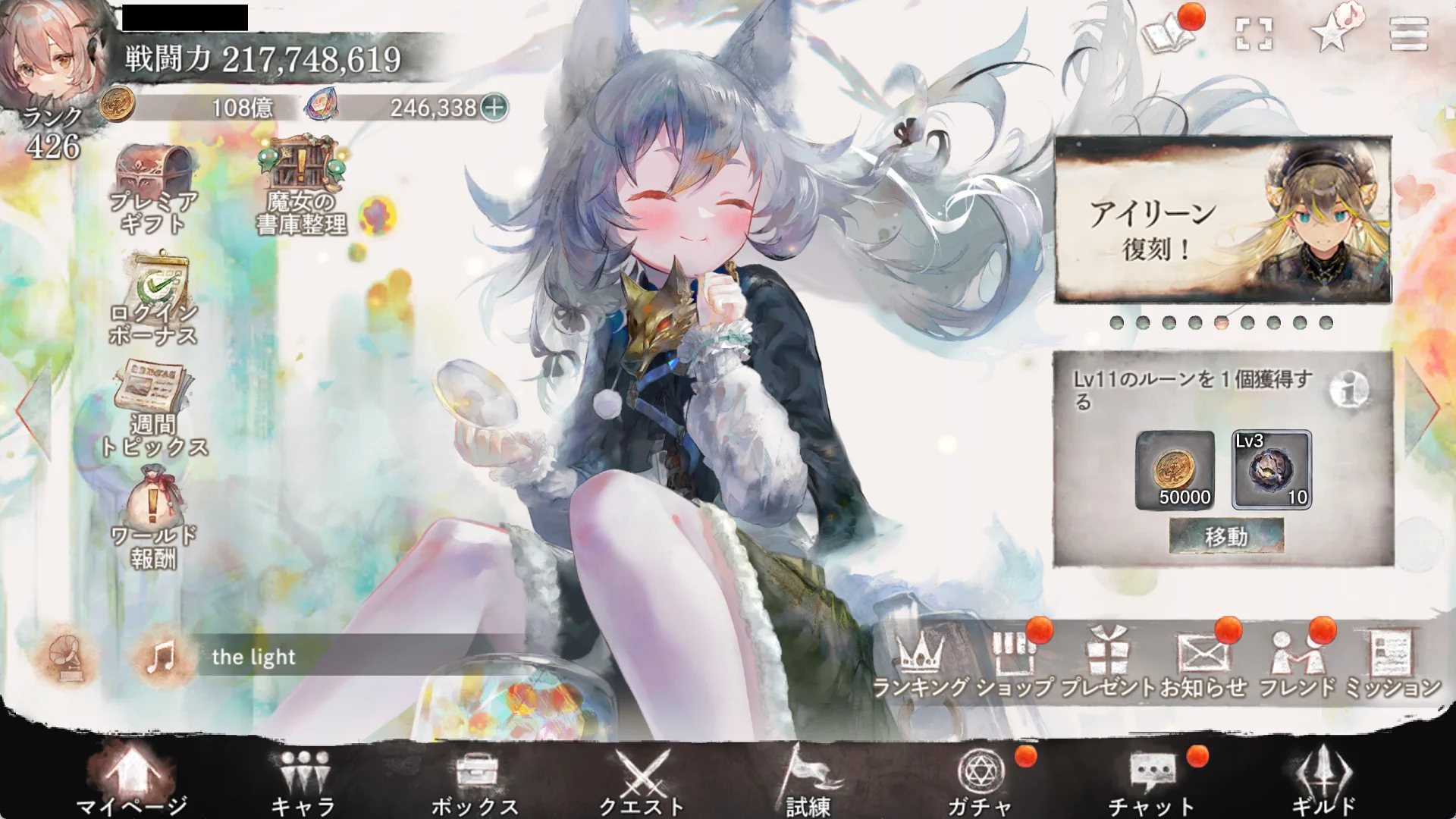Image resolution: width=1456 pixels, height=819 pixels.
Task: Open the プレゼント gift box
Action: tap(1108, 664)
